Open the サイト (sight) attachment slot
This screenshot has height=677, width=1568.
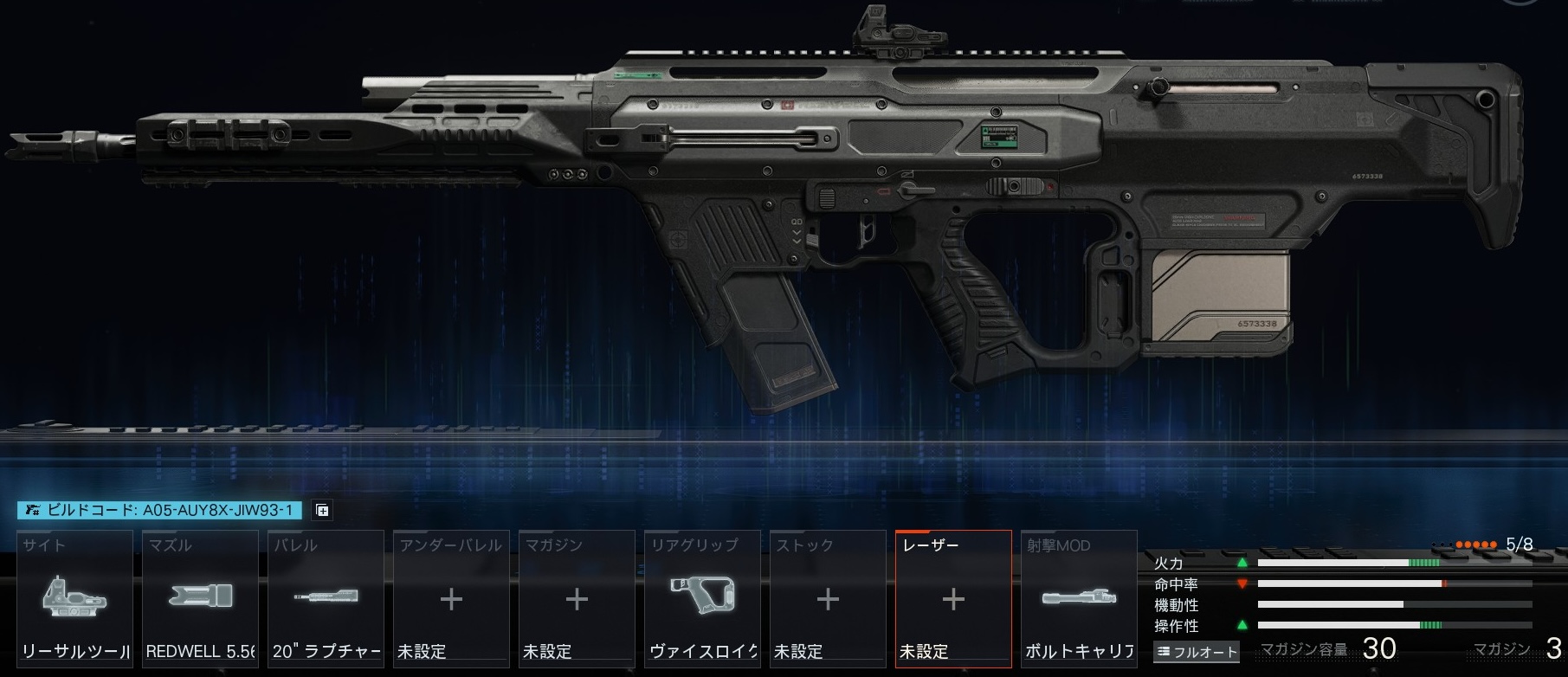74,598
